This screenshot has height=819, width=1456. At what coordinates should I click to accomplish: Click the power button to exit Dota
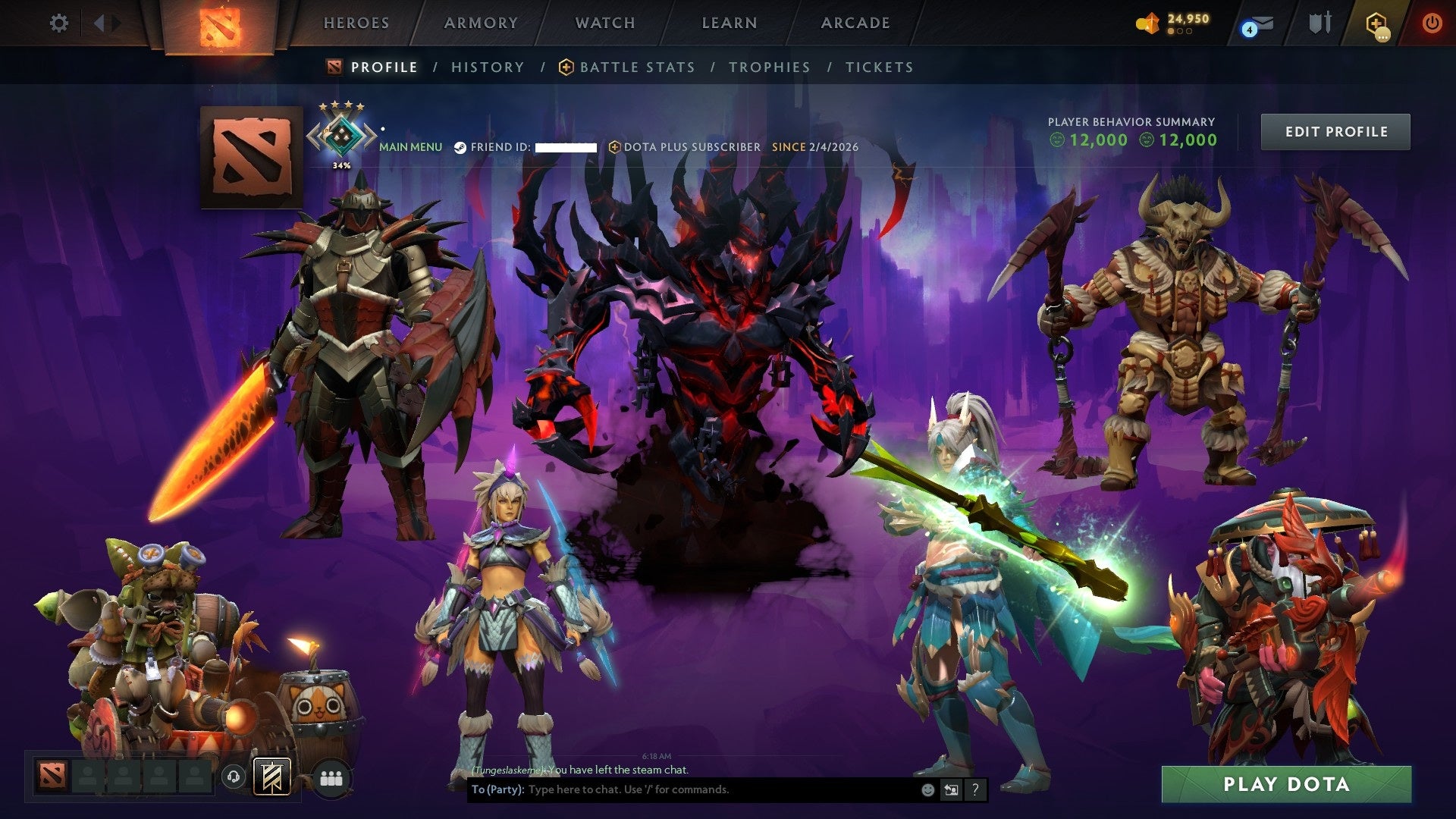tap(1432, 23)
